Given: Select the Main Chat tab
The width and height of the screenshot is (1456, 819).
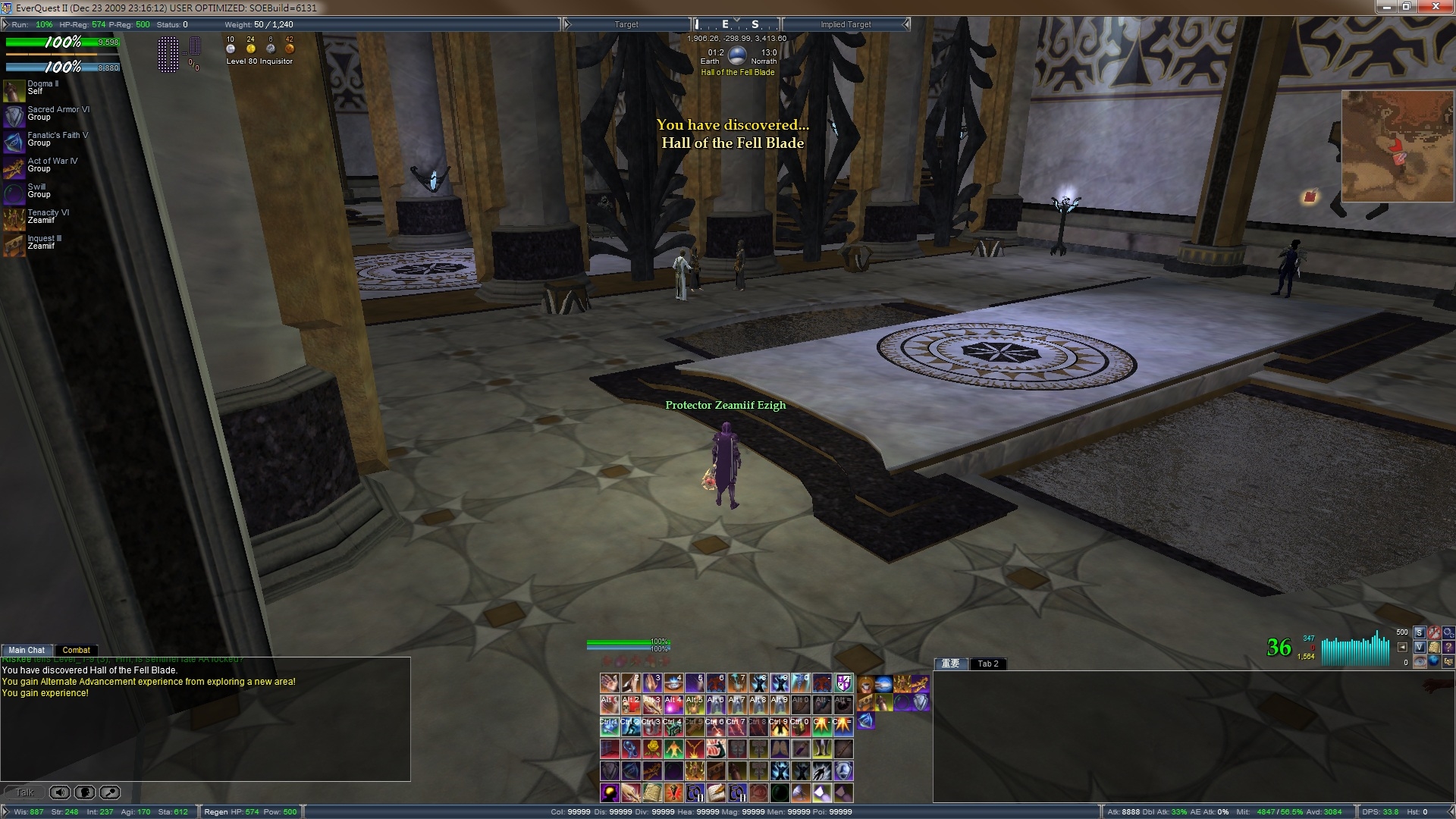Looking at the screenshot, I should (27, 650).
